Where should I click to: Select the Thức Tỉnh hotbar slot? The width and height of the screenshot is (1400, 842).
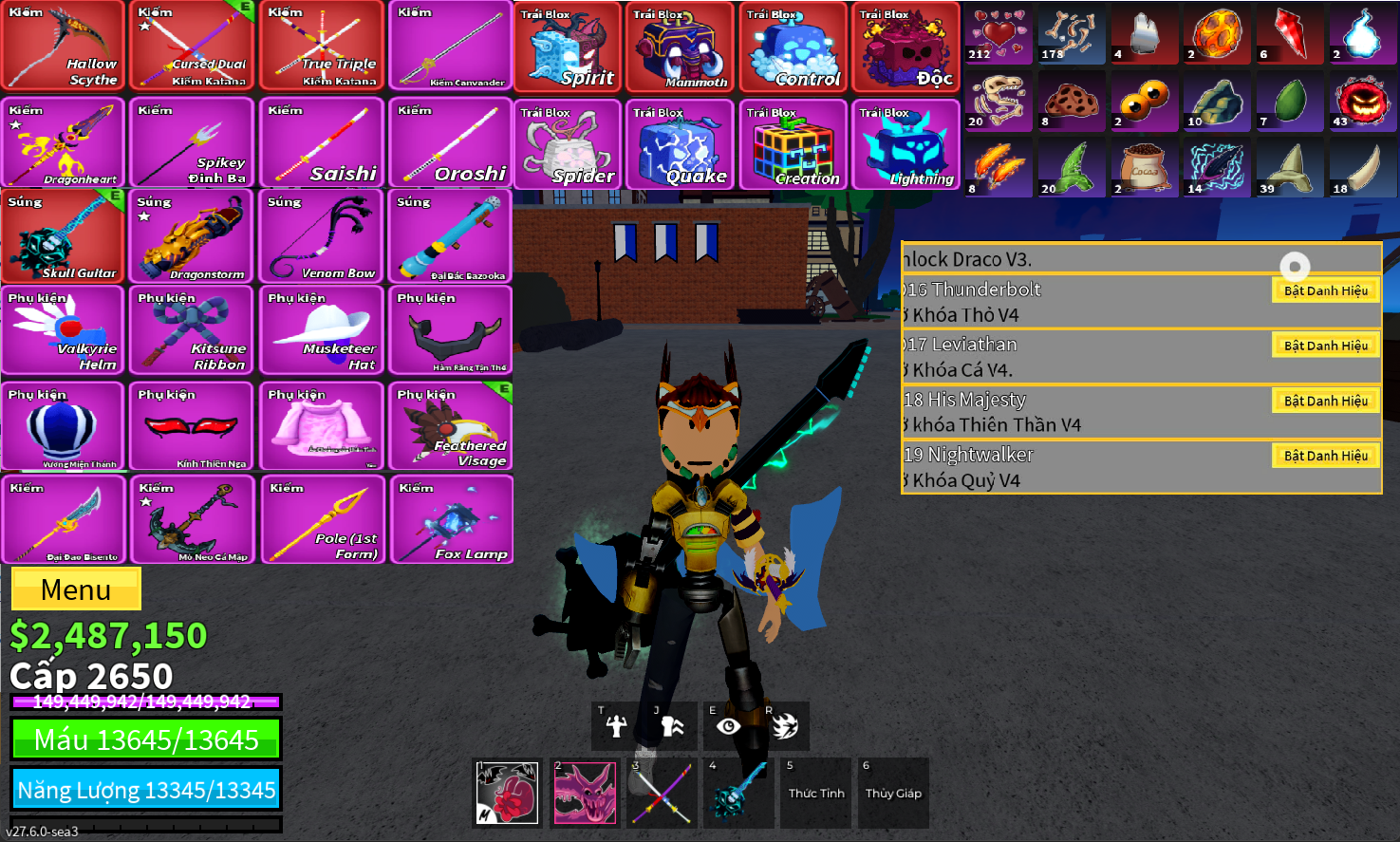pyautogui.click(x=816, y=793)
